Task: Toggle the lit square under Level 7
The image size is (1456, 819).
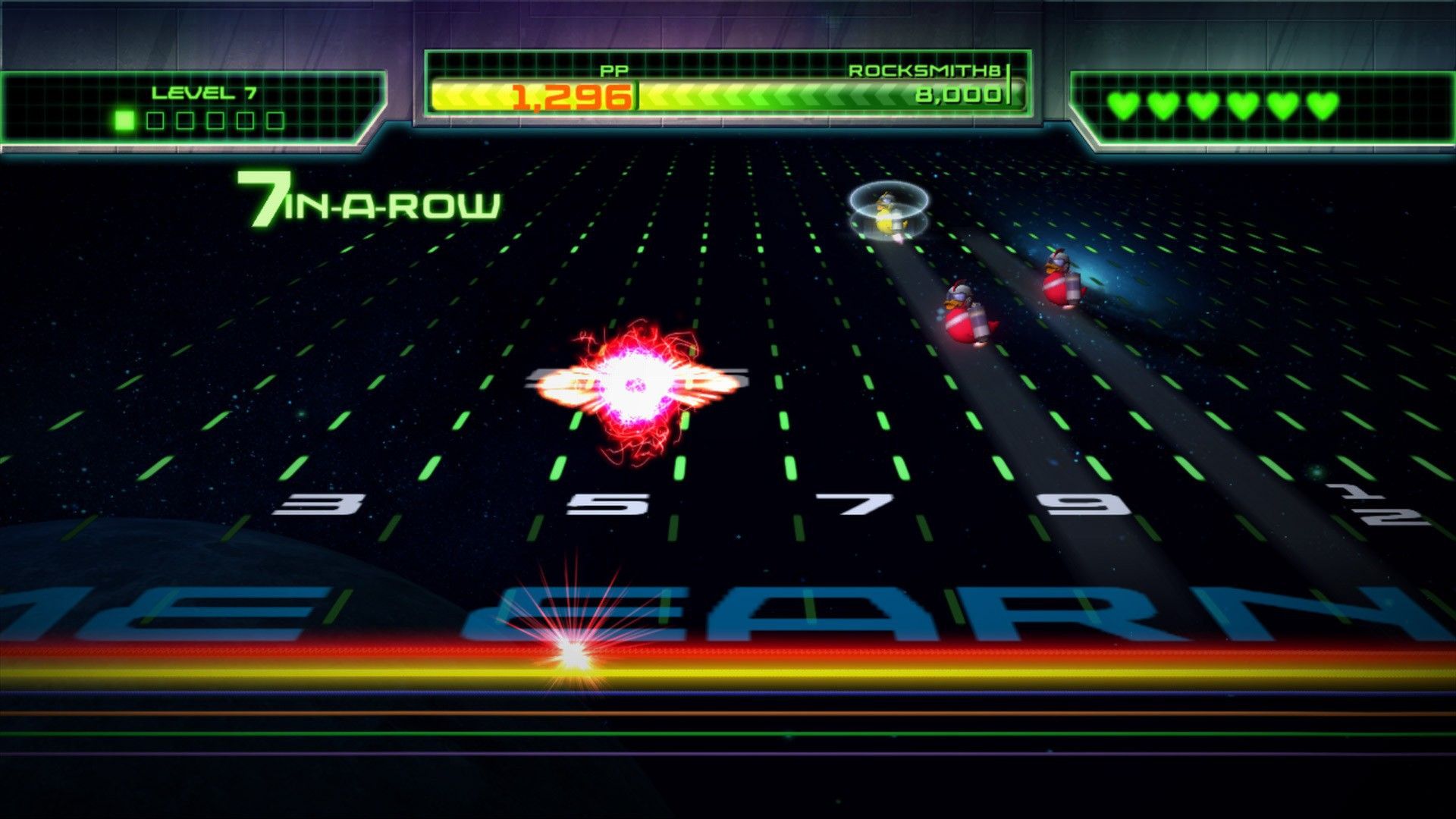Action: click(x=124, y=118)
